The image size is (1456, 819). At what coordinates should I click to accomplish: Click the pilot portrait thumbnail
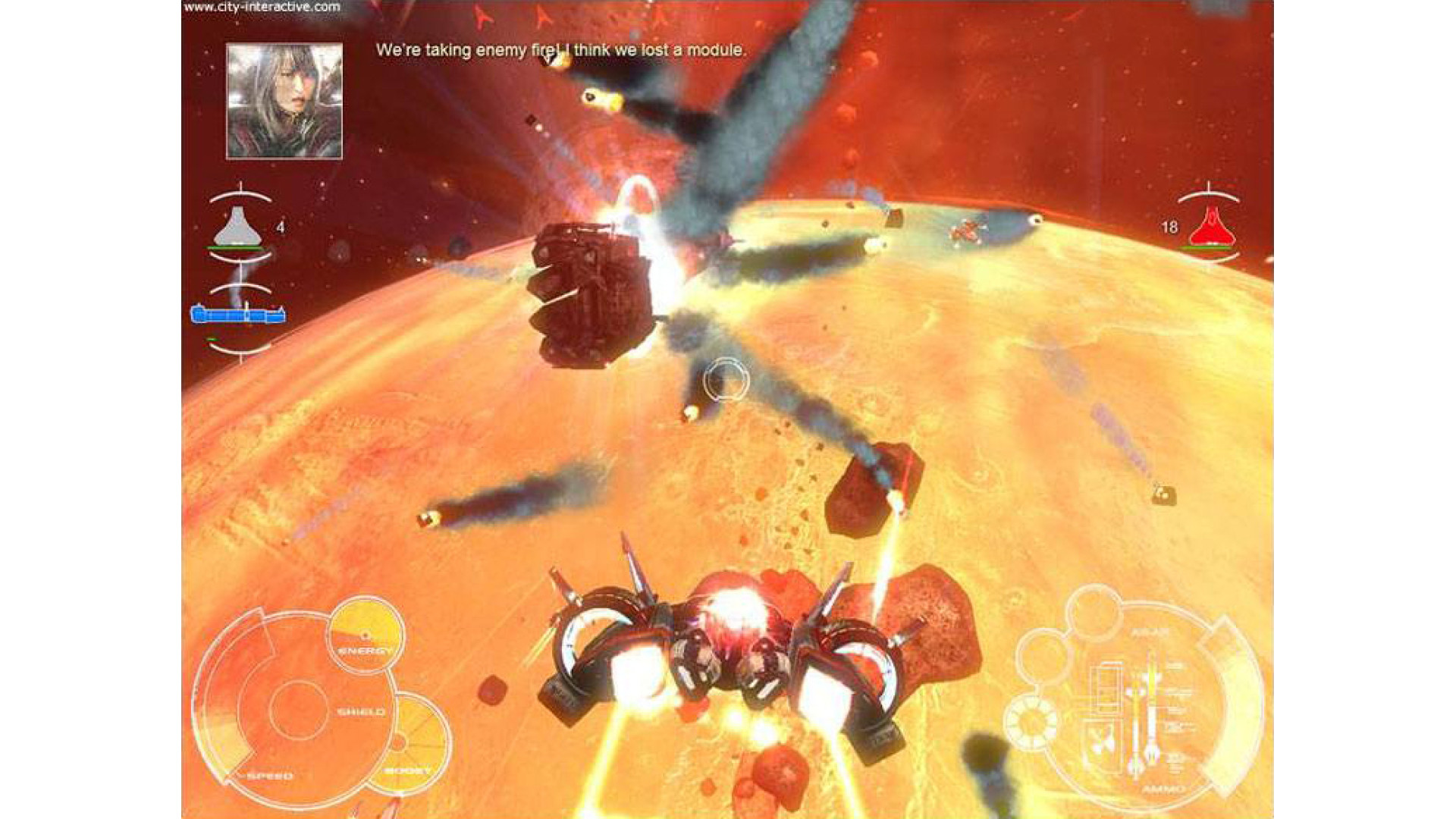(x=284, y=101)
